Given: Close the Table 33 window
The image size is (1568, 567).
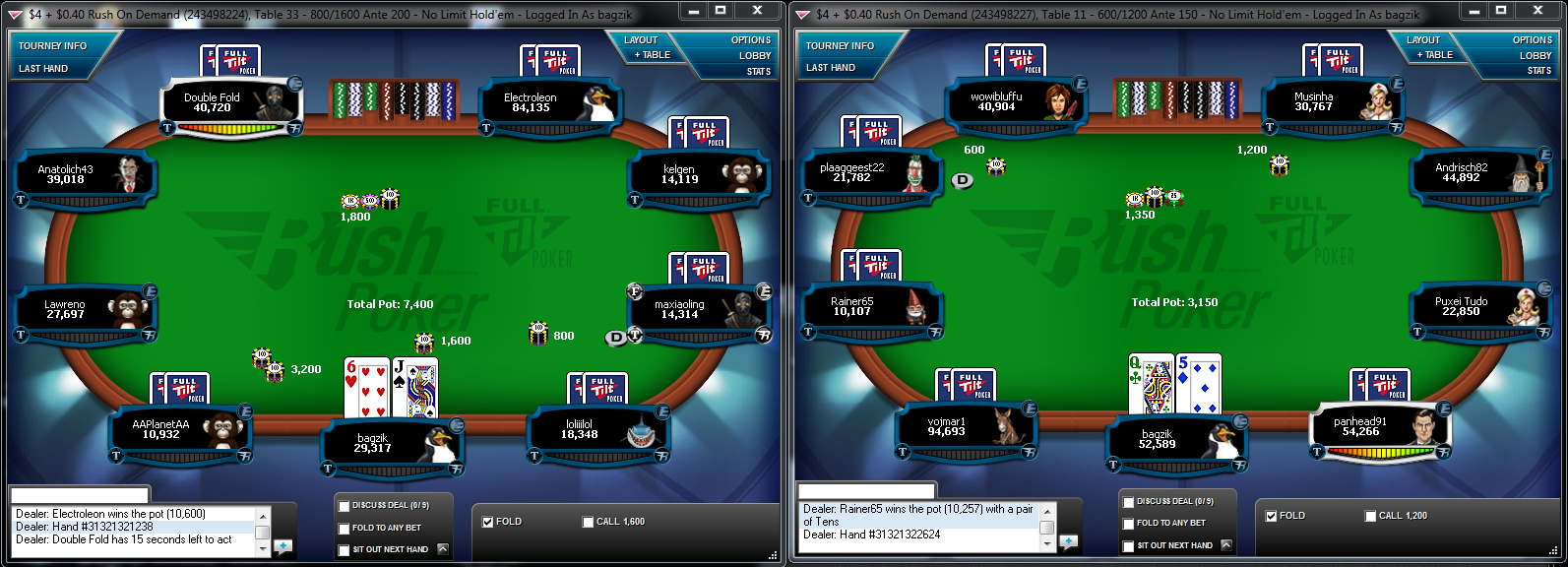Looking at the screenshot, I should [x=756, y=11].
